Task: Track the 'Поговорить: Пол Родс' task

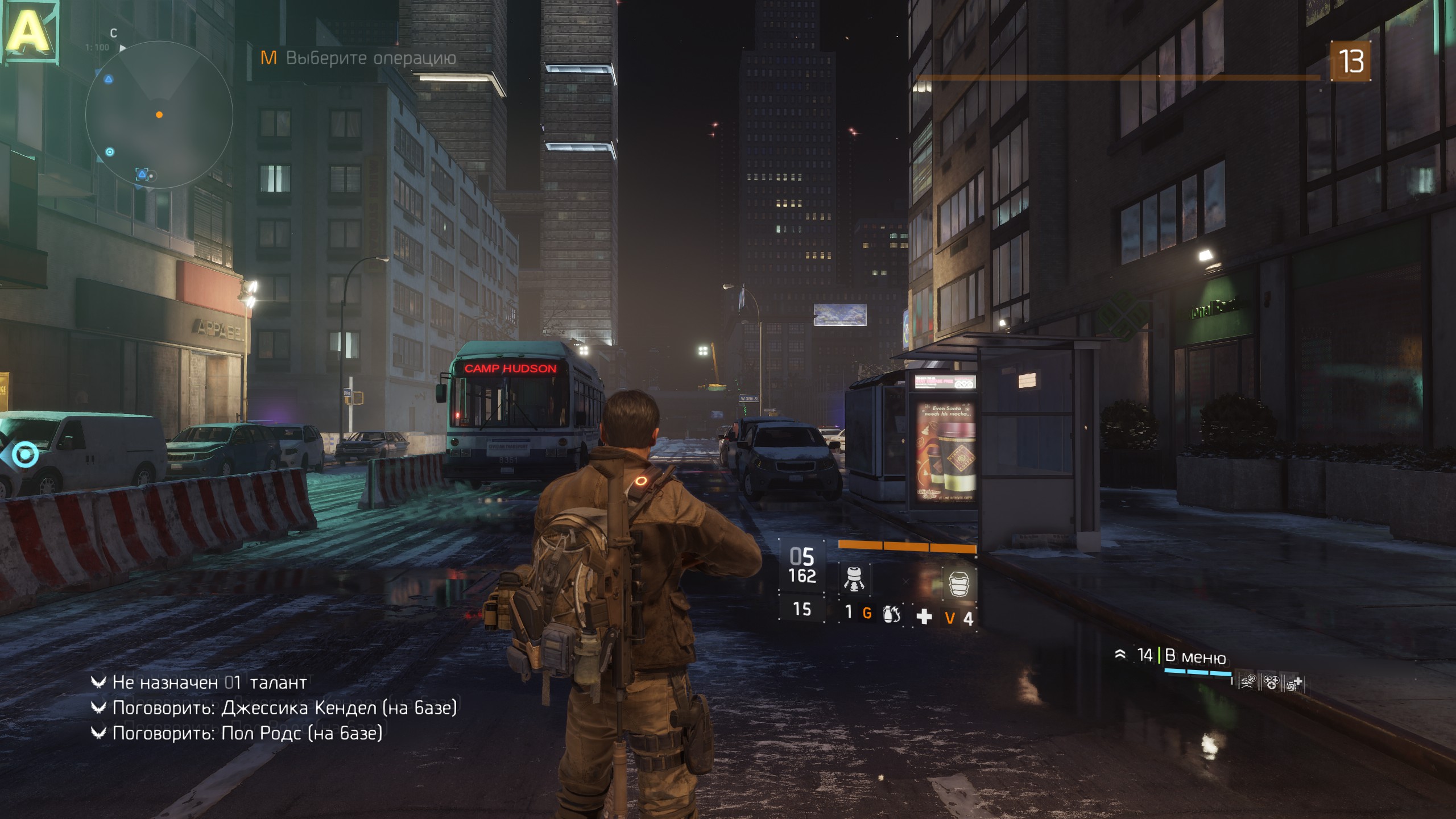Action: click(247, 733)
